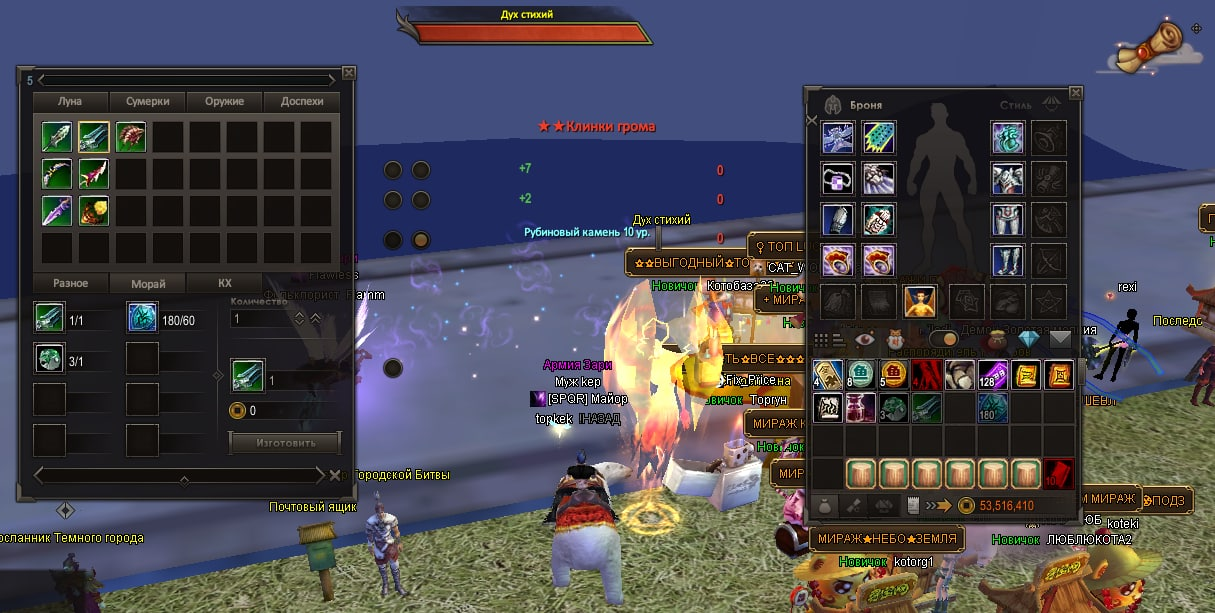Open the Сумерки crafting tab
The height and width of the screenshot is (613, 1215).
147,101
